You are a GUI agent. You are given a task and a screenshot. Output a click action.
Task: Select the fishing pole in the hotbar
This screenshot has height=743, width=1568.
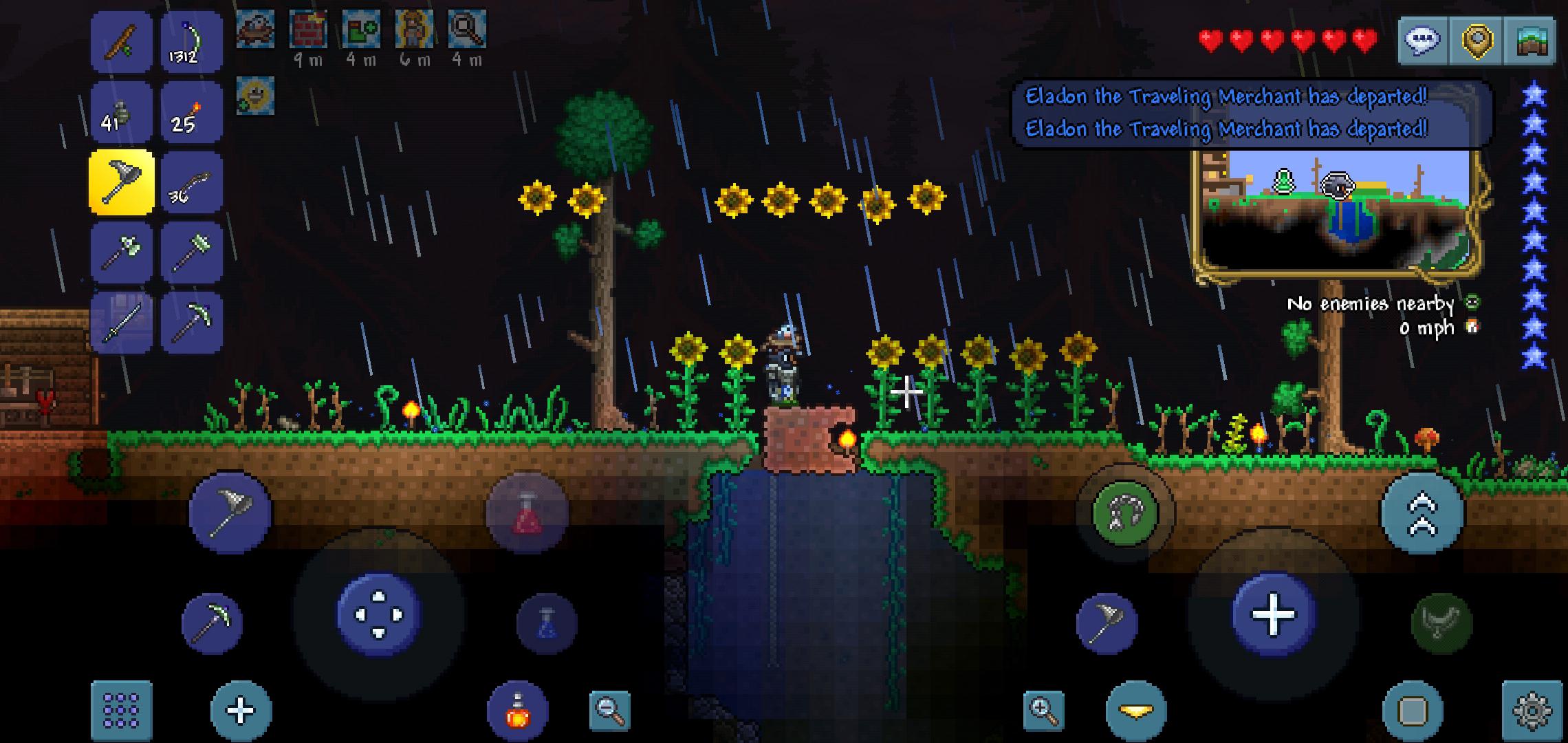tap(120, 41)
